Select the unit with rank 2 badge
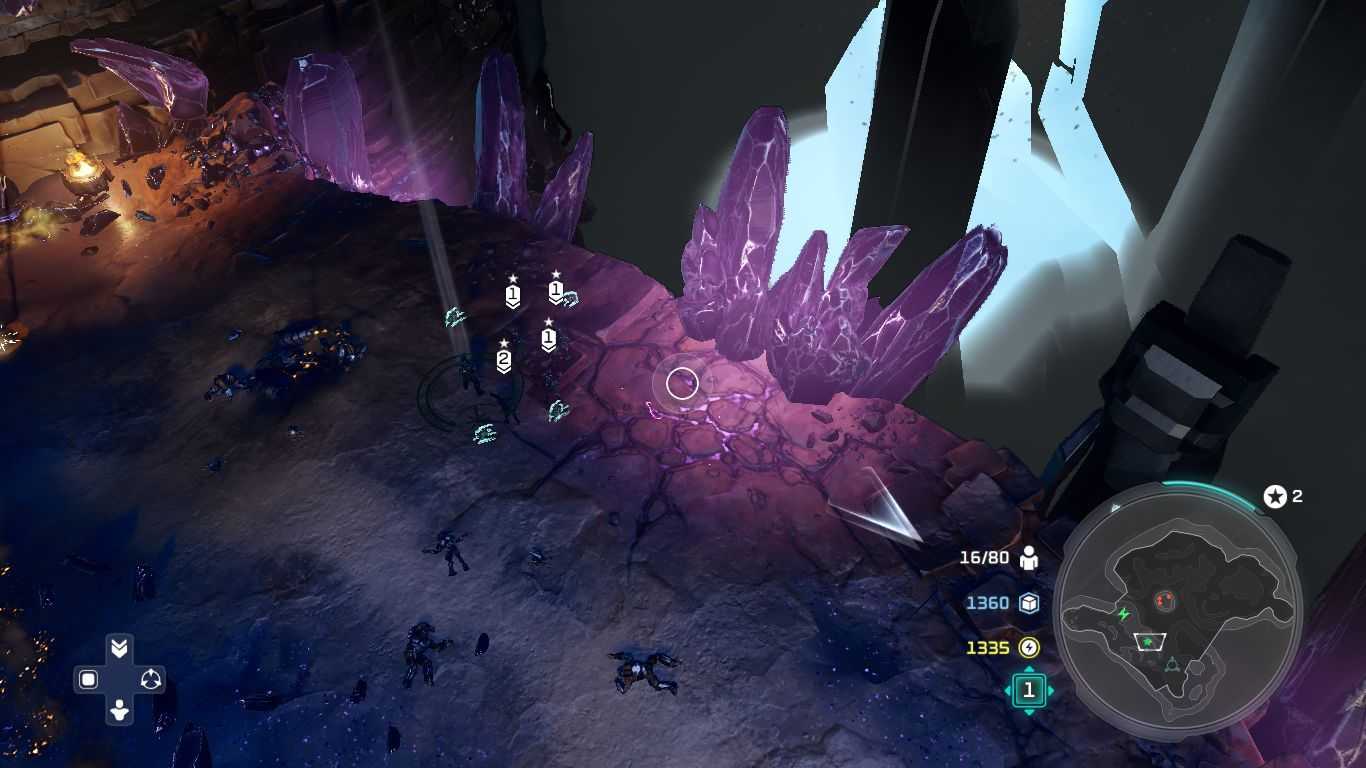This screenshot has width=1366, height=768. click(503, 359)
